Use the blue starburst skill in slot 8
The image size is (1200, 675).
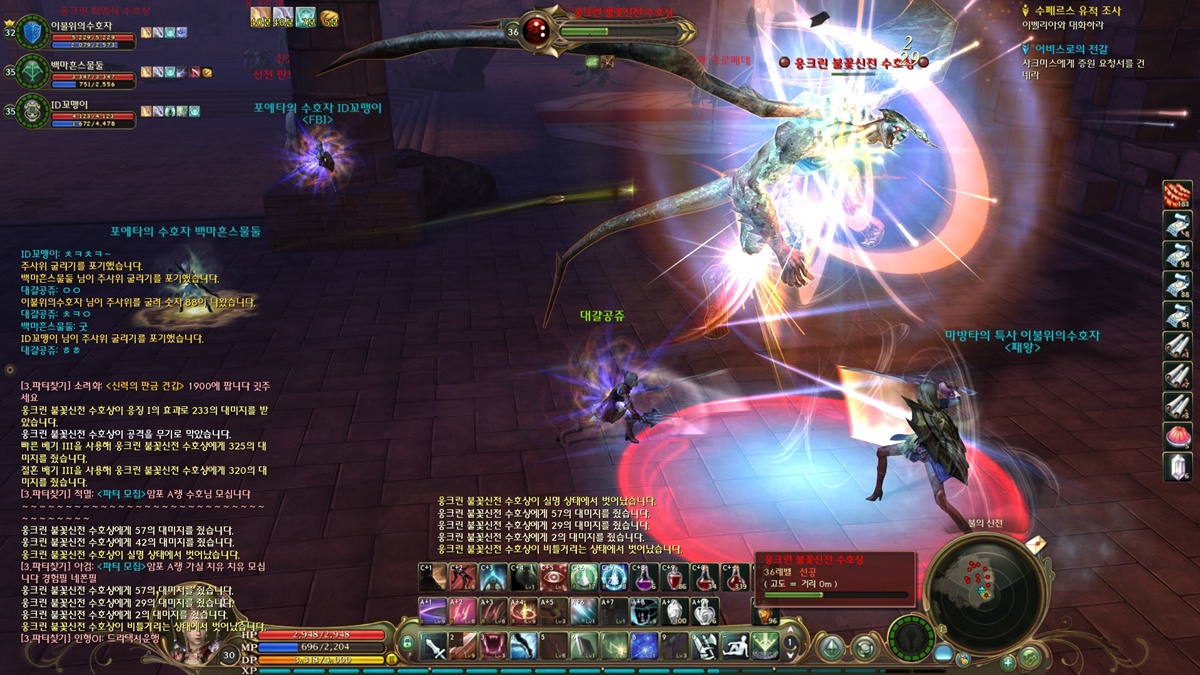[x=645, y=646]
